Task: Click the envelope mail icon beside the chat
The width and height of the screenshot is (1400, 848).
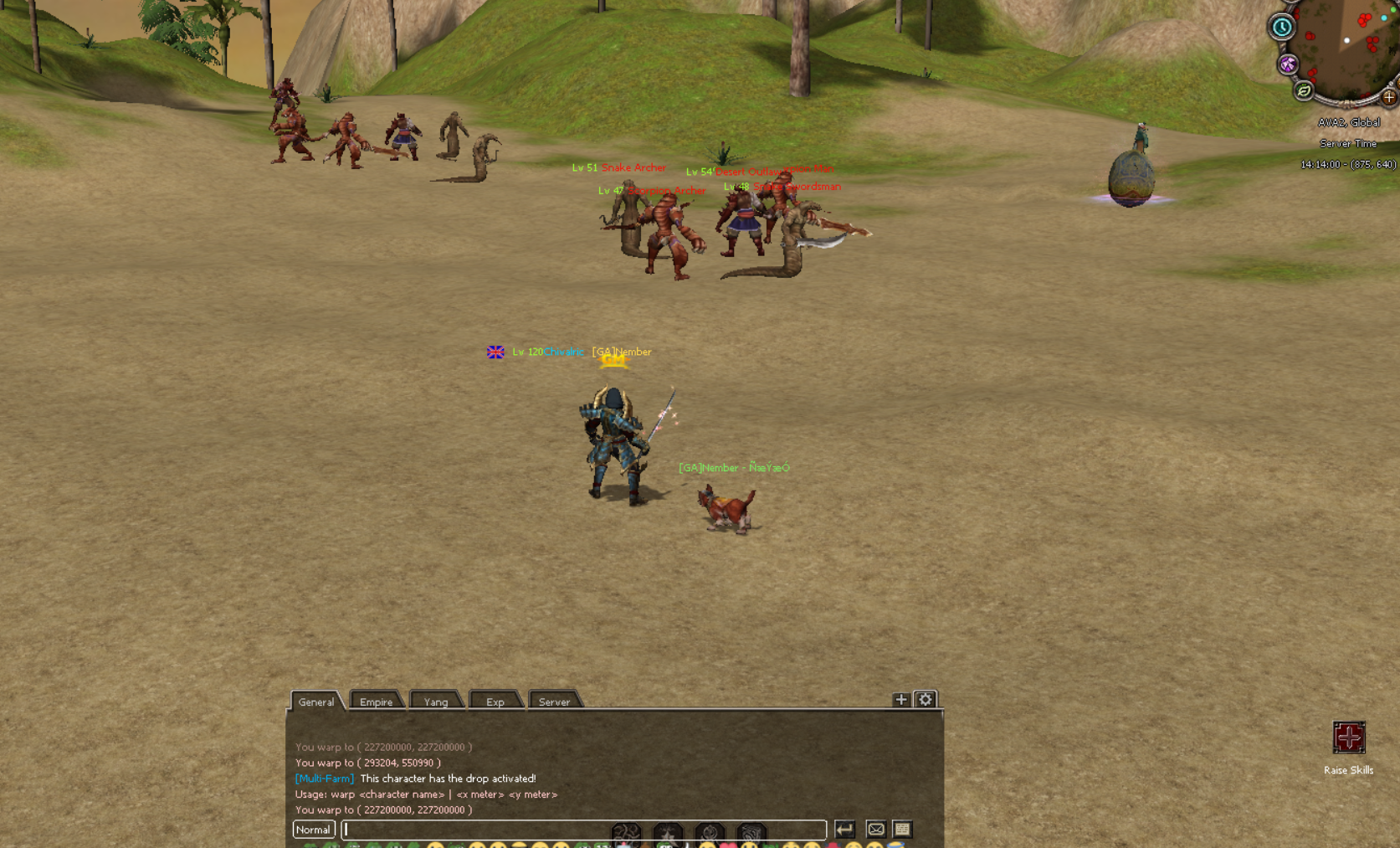Action: 875,830
